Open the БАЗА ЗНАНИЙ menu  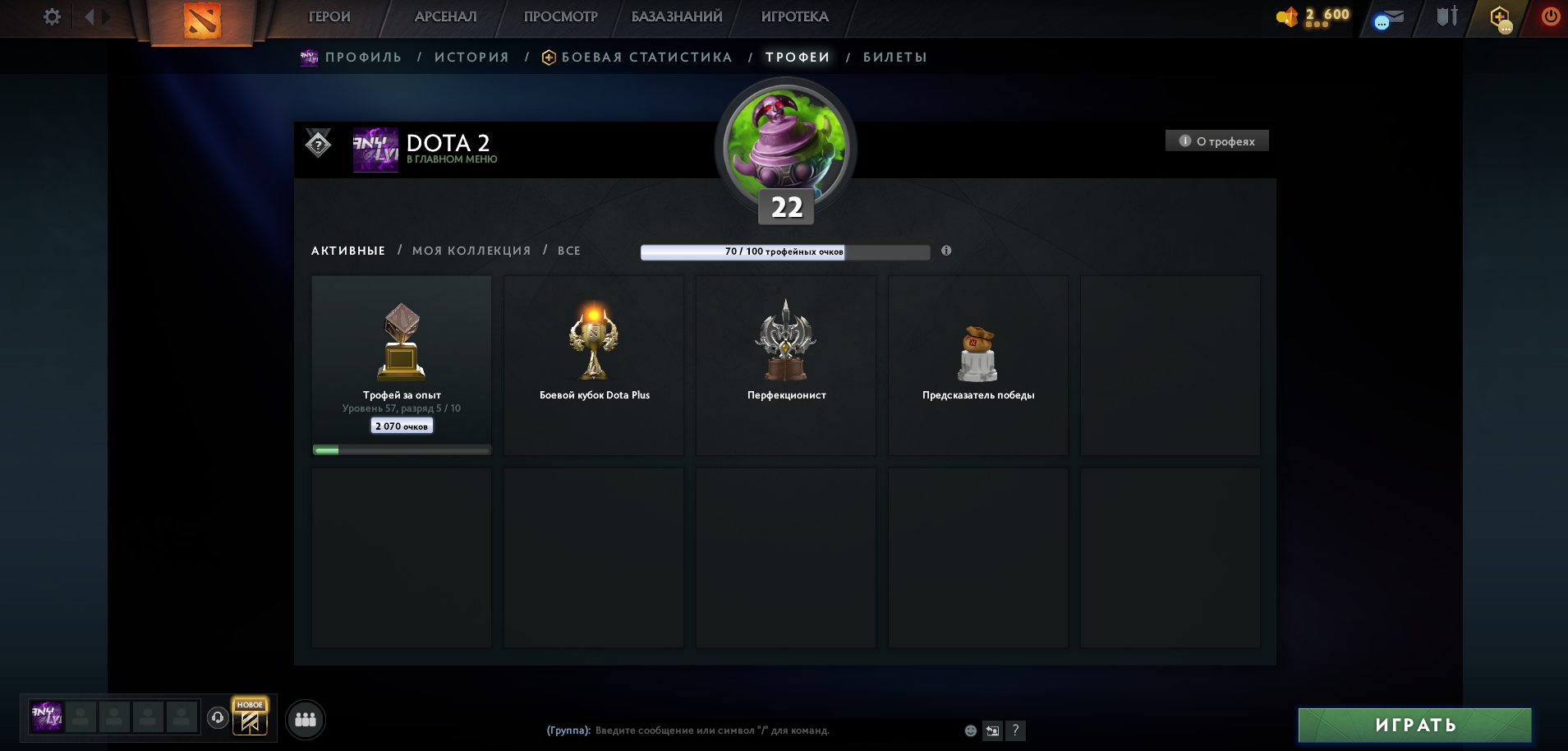(677, 16)
